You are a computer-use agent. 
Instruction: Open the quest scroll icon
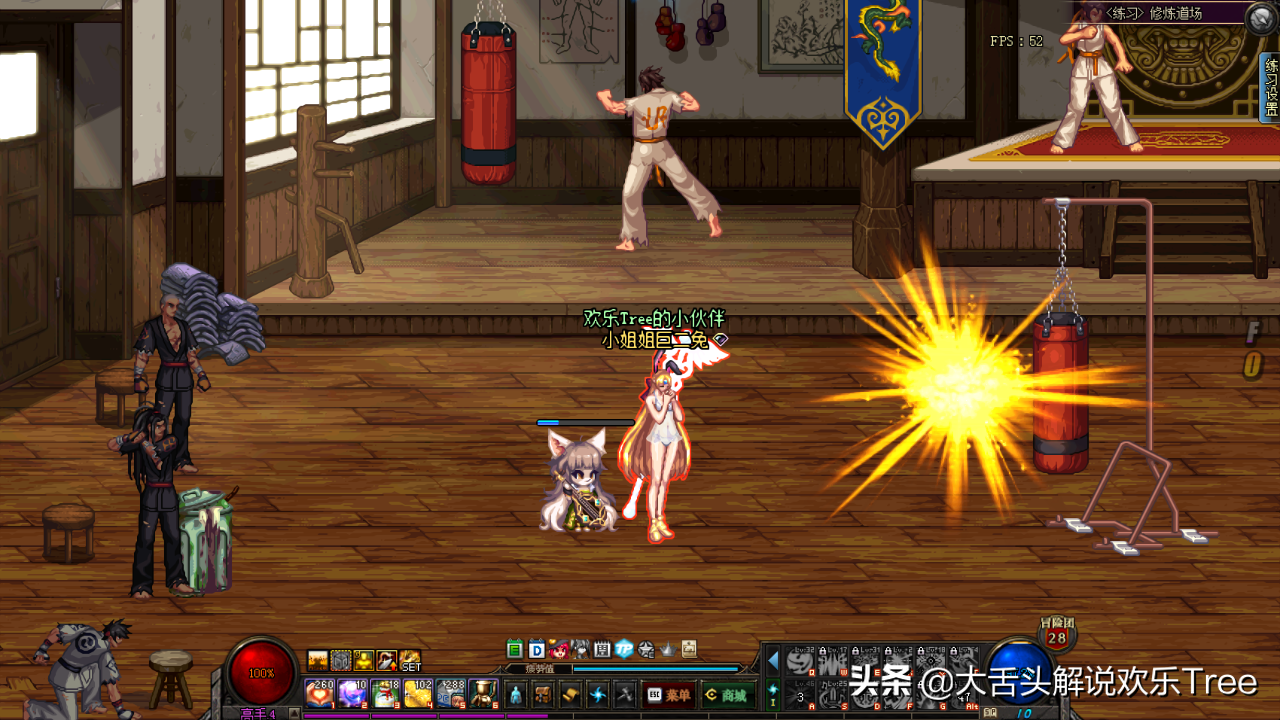click(570, 694)
